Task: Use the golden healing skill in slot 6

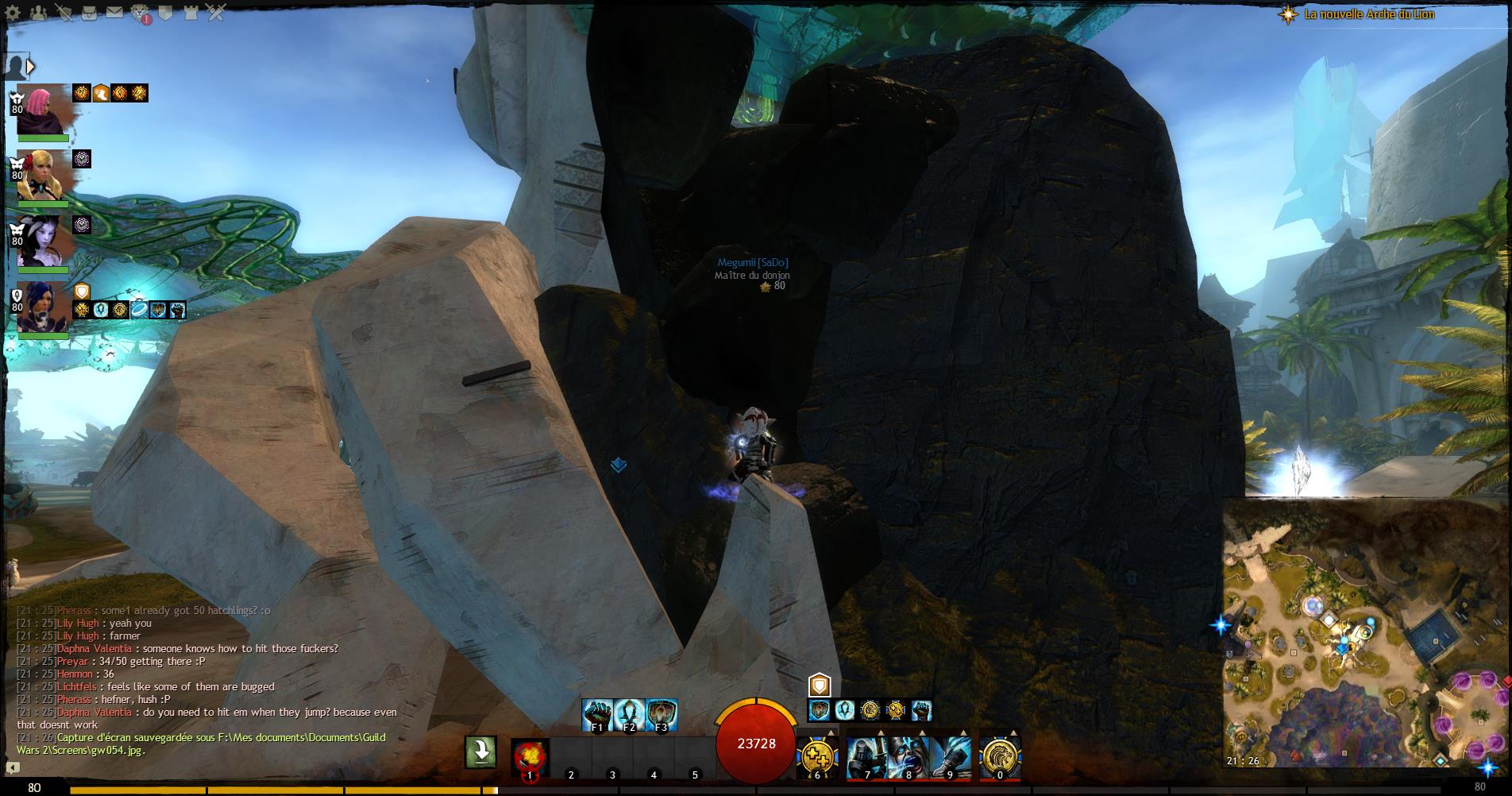Action: 816,755
